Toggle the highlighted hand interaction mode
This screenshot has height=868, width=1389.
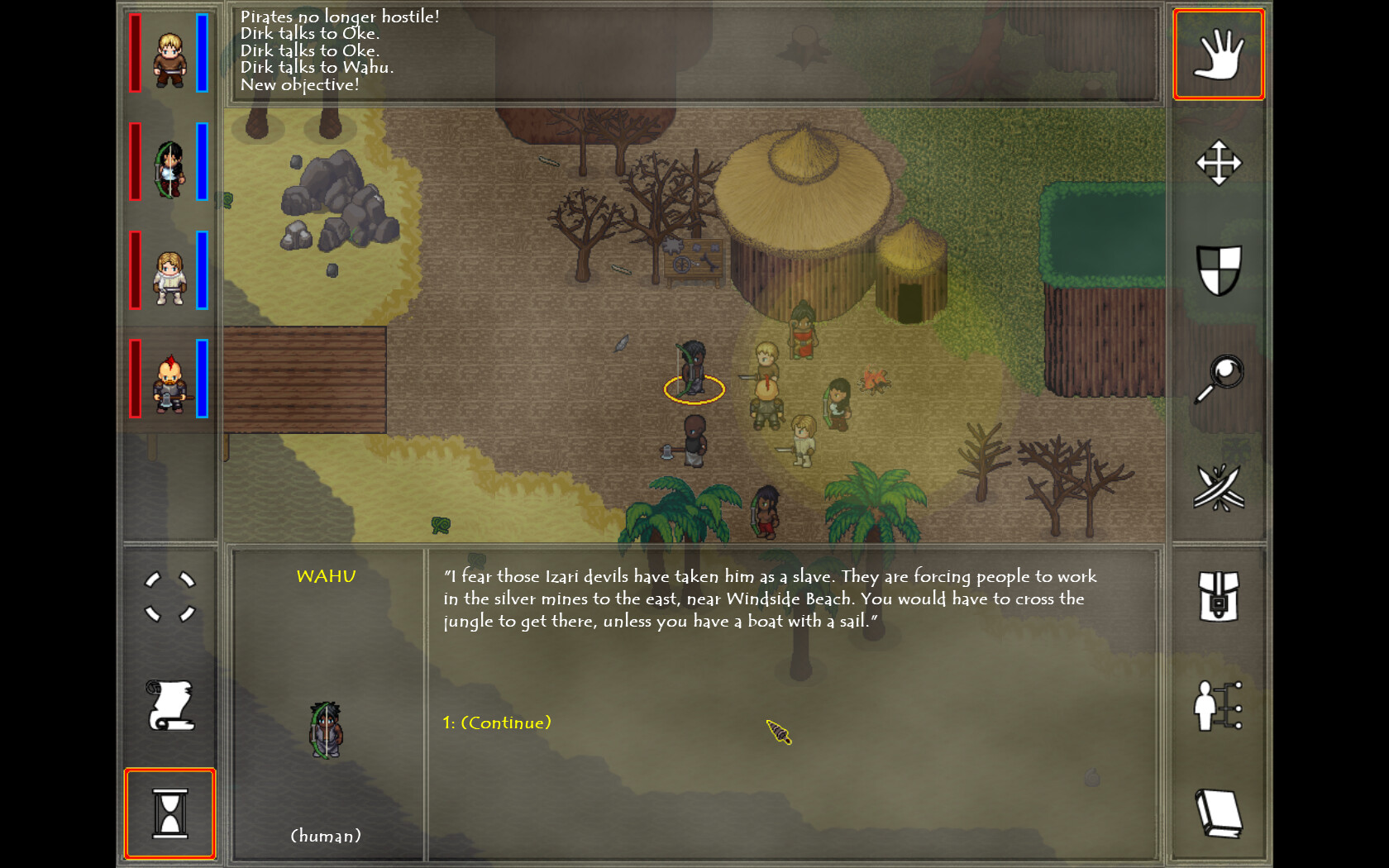pos(1219,53)
